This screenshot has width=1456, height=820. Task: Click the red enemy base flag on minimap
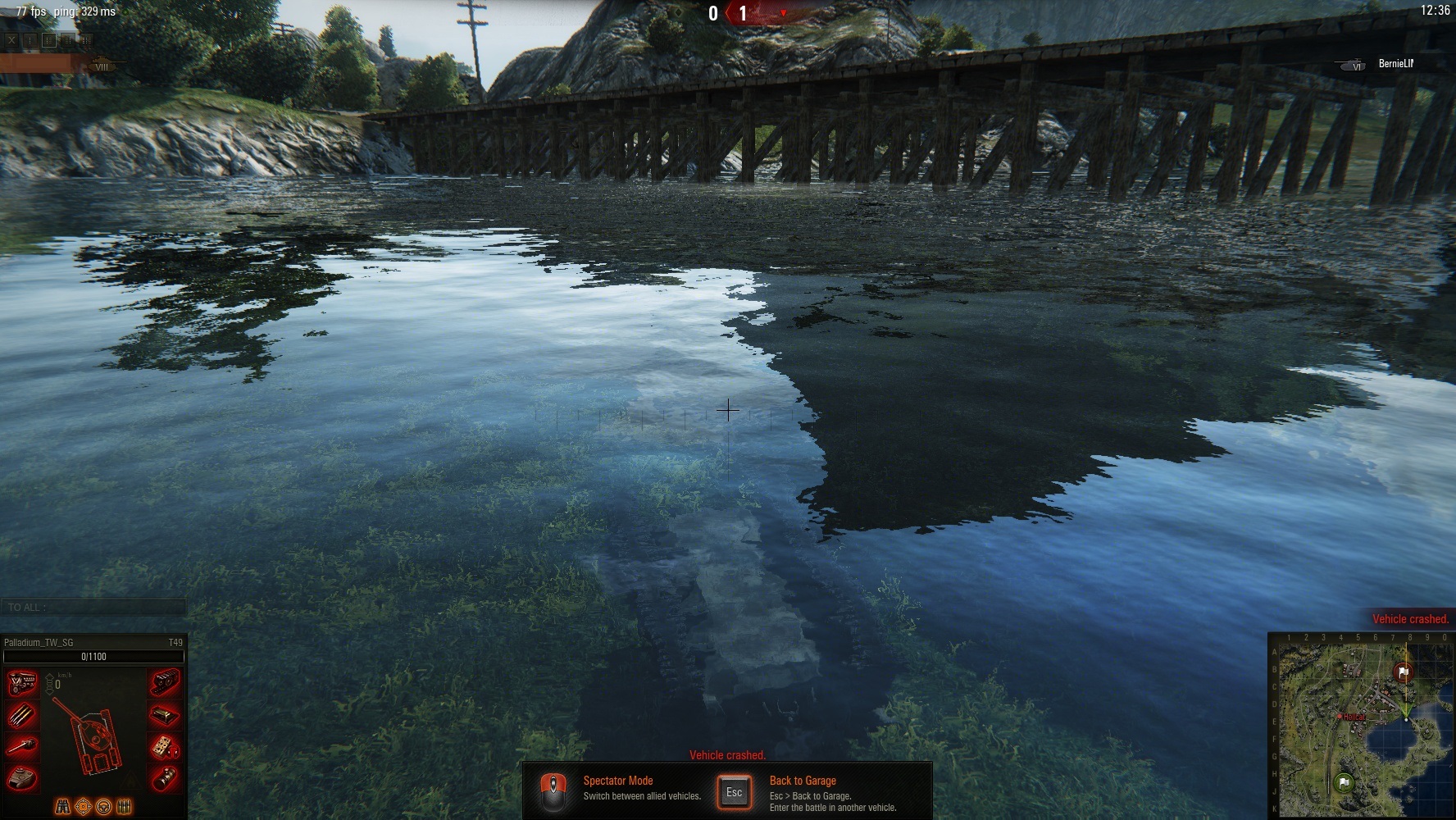(1404, 673)
